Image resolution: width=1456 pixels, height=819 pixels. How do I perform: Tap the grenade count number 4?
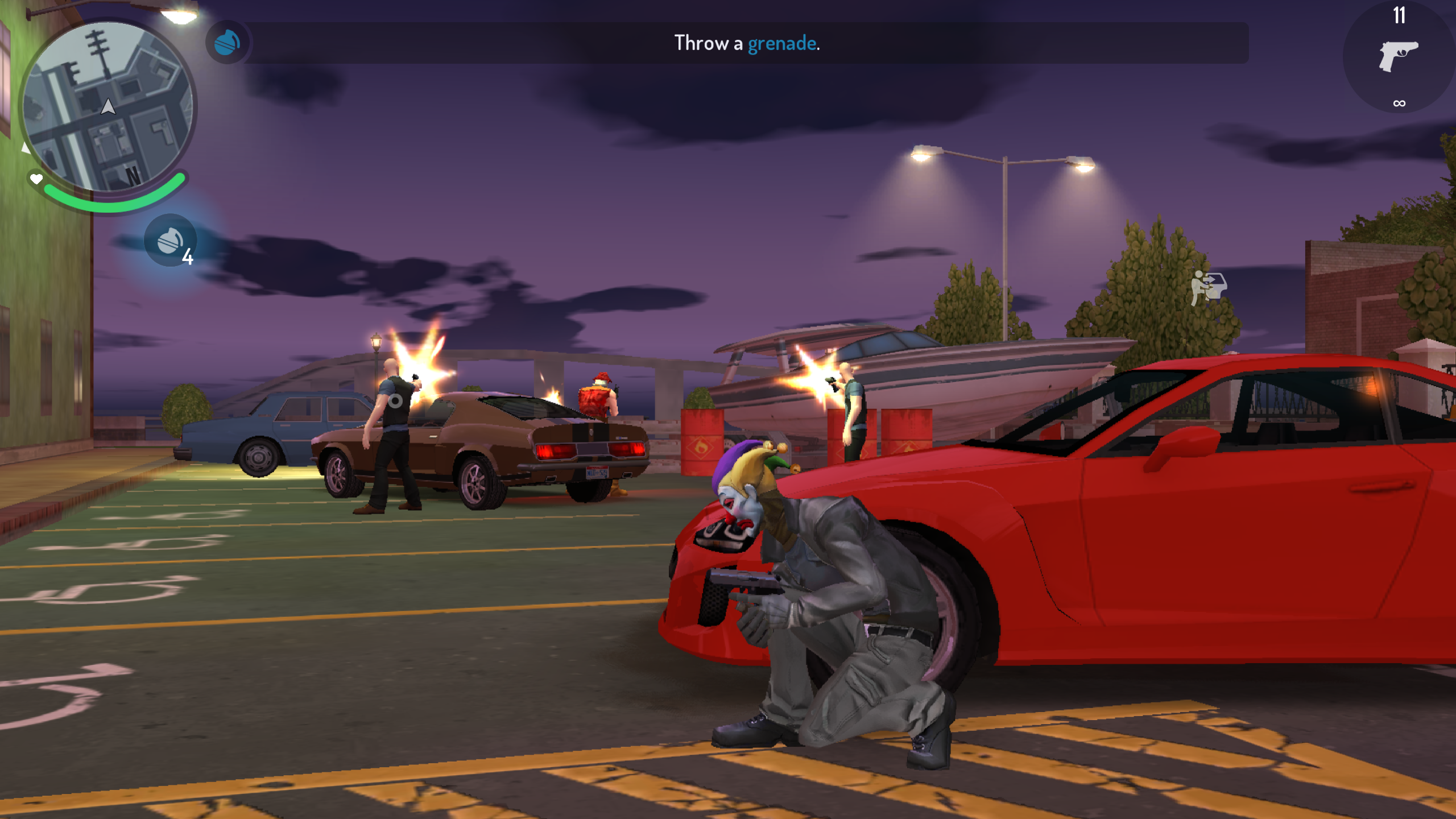188,257
